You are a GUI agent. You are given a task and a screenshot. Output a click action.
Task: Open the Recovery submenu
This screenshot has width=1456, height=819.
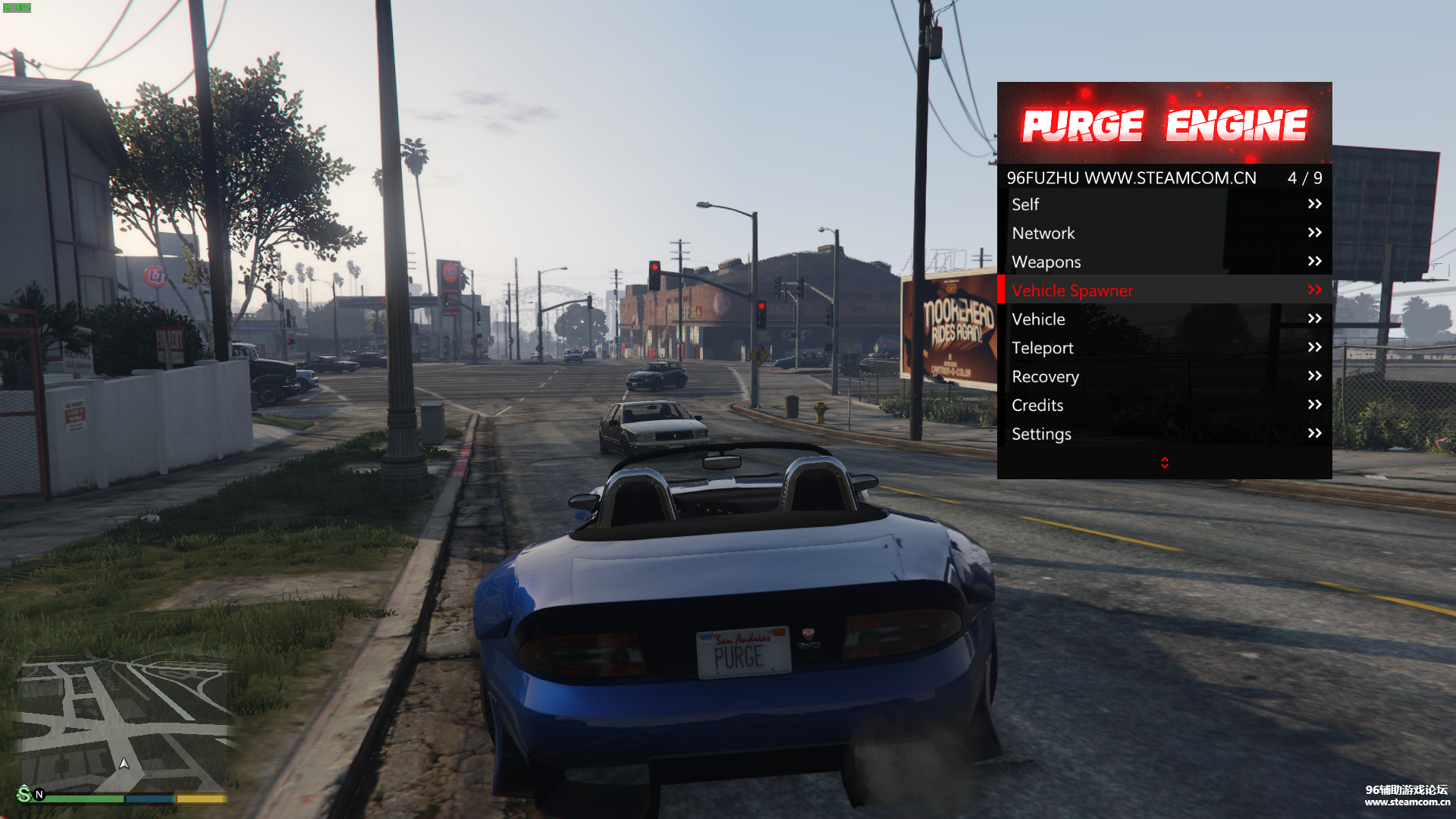point(1164,377)
